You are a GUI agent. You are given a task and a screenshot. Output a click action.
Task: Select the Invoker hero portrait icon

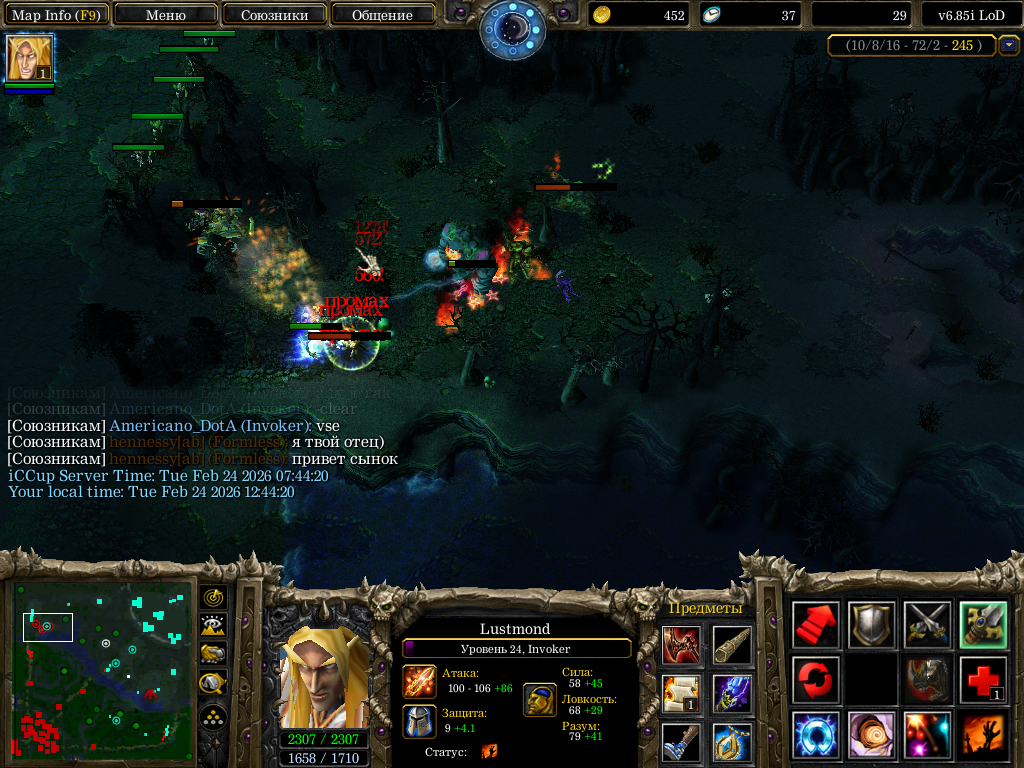pyautogui.click(x=30, y=58)
